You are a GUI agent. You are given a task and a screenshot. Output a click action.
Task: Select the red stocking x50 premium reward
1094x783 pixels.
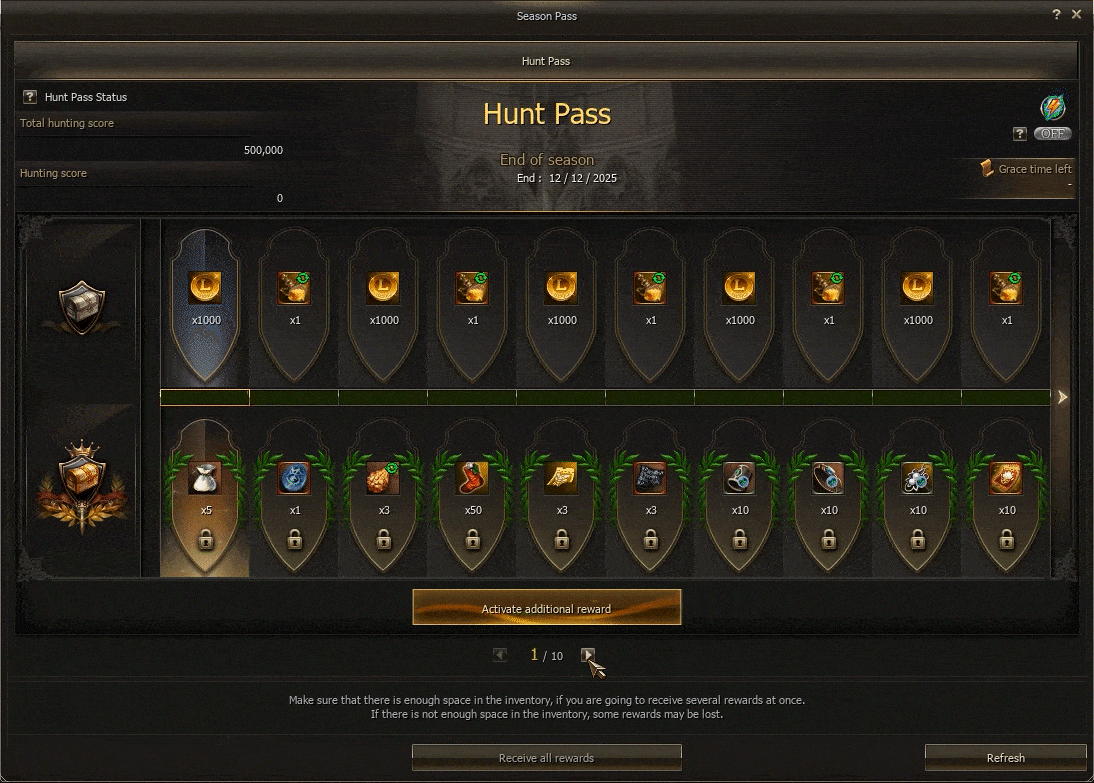click(x=472, y=479)
